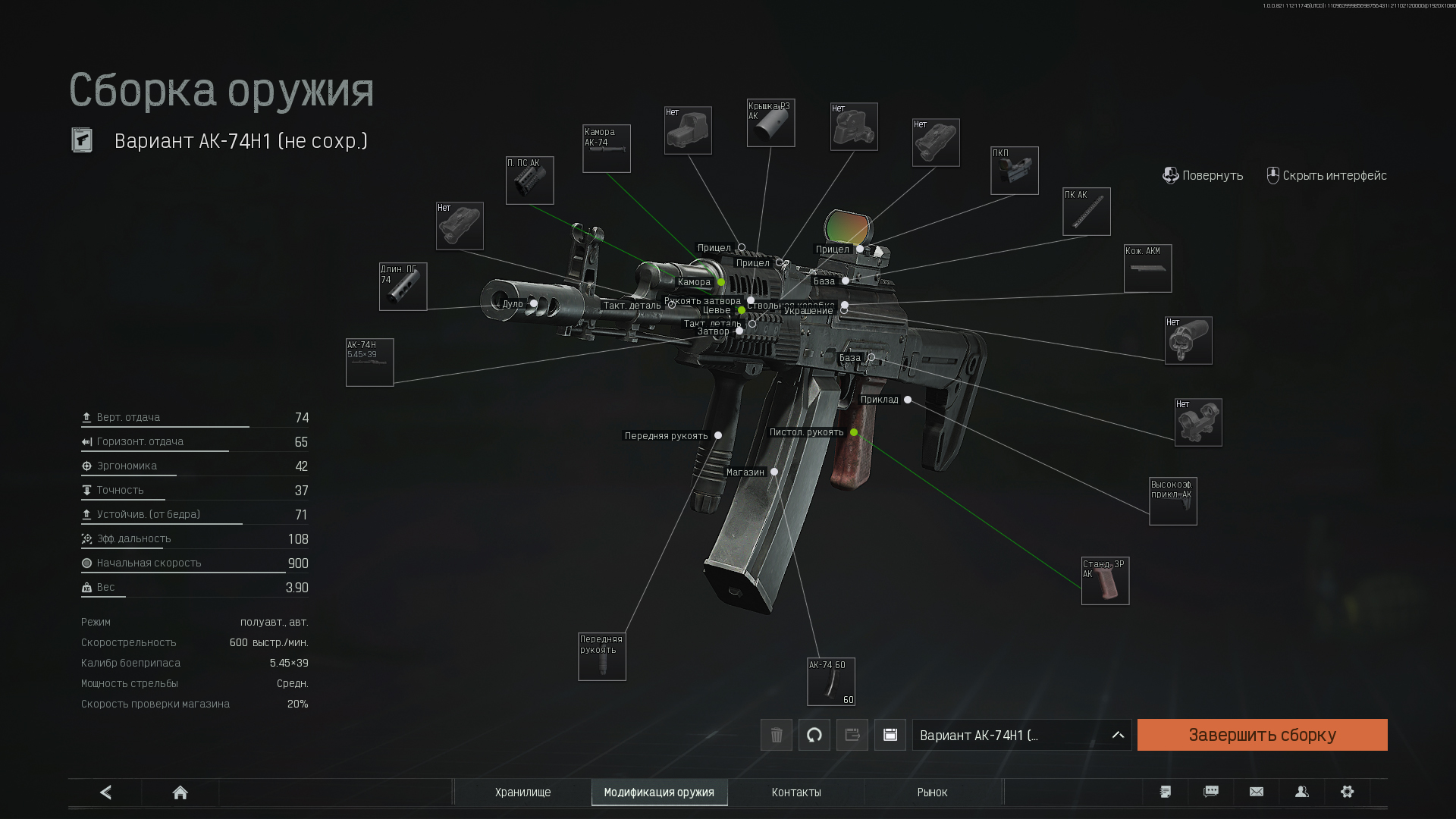Image resolution: width=1456 pixels, height=819 pixels.
Task: Open the Кож. АКМ dust cover slot
Action: 1147,268
